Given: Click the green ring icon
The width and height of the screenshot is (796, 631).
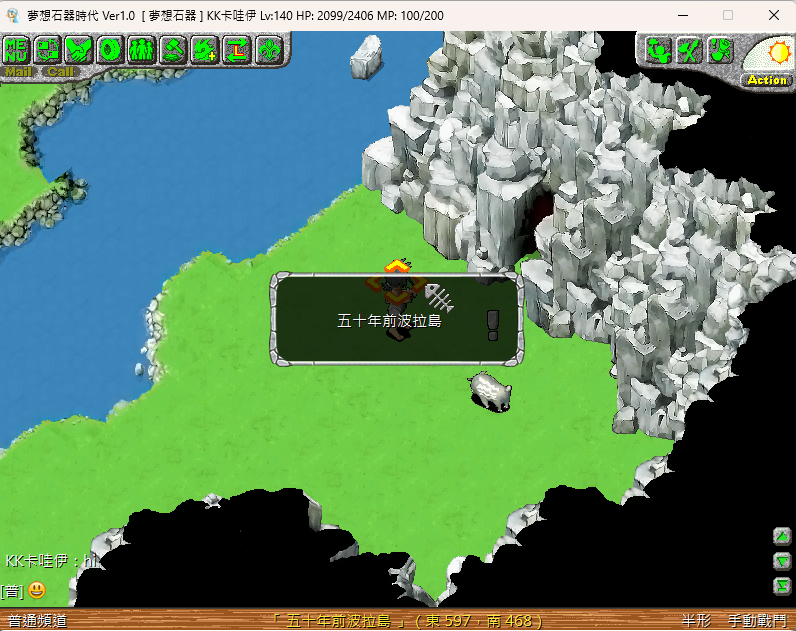Looking at the screenshot, I should tap(111, 49).
